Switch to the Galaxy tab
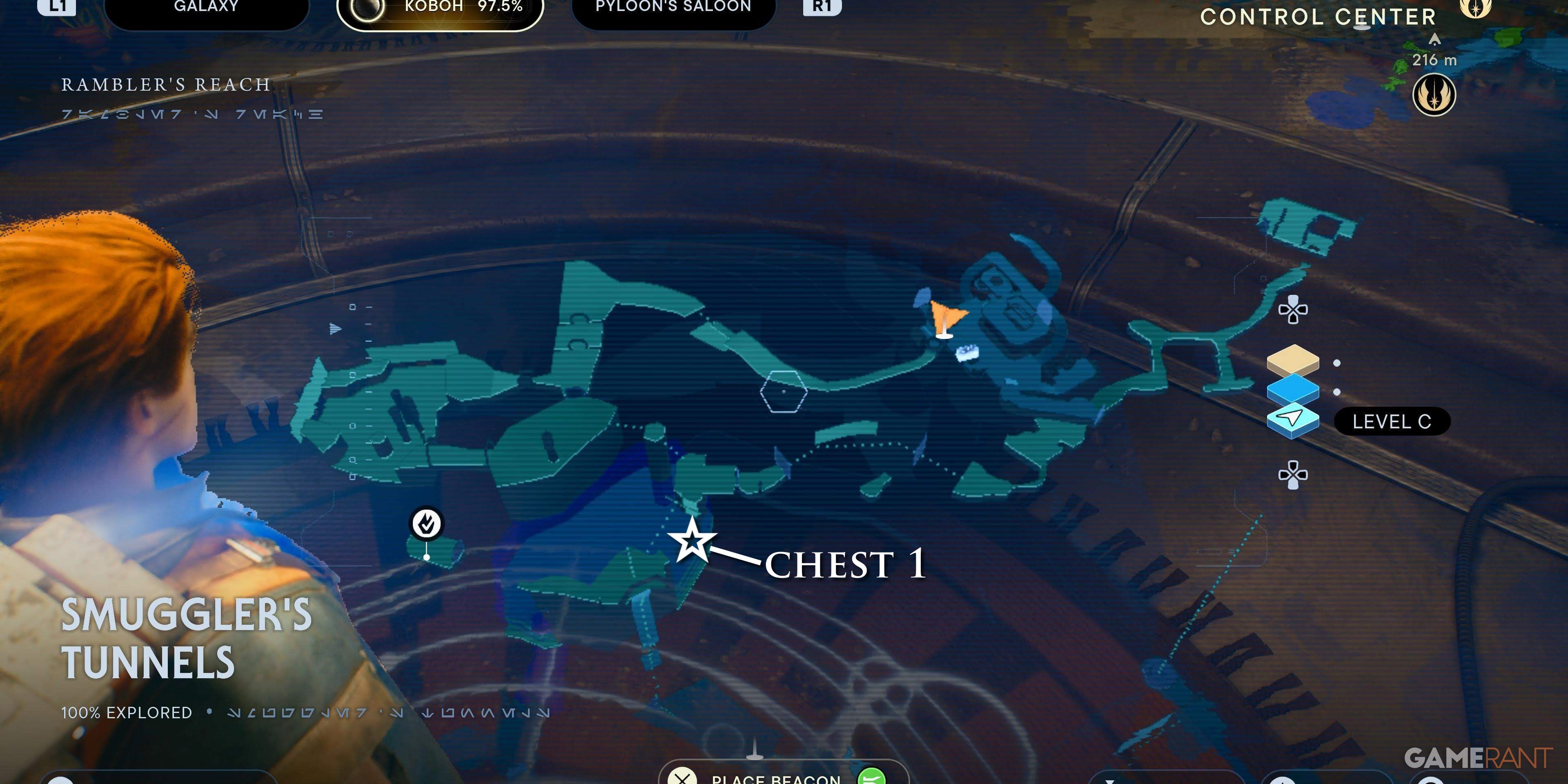Image resolution: width=1568 pixels, height=784 pixels. [205, 7]
